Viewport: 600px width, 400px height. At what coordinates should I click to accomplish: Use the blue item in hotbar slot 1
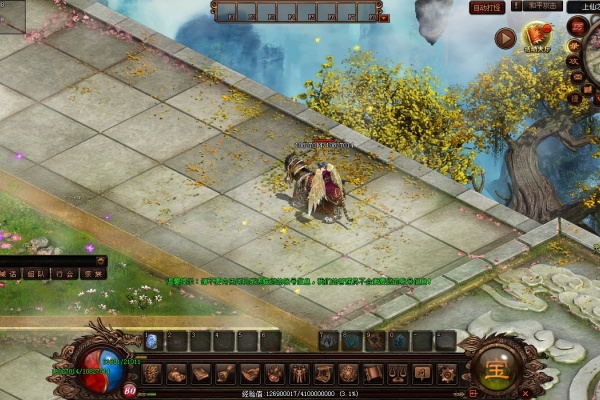click(x=153, y=341)
